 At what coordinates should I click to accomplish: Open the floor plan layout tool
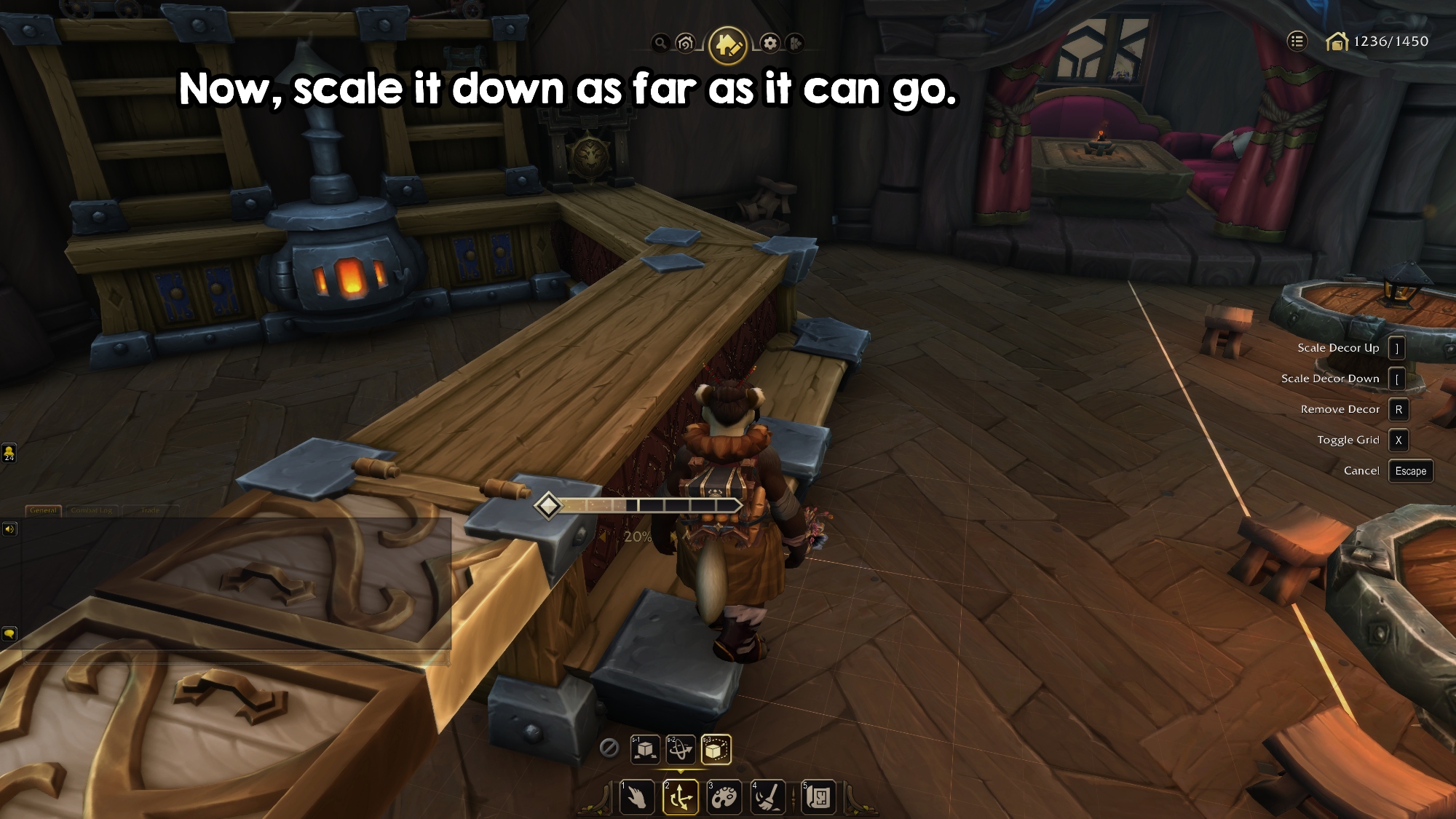[818, 797]
